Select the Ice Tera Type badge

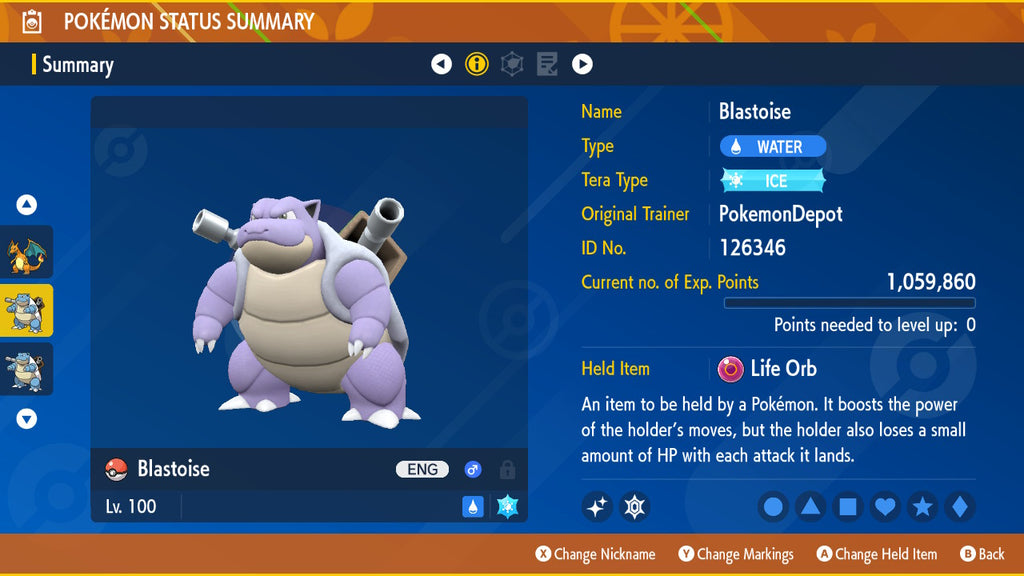point(773,181)
